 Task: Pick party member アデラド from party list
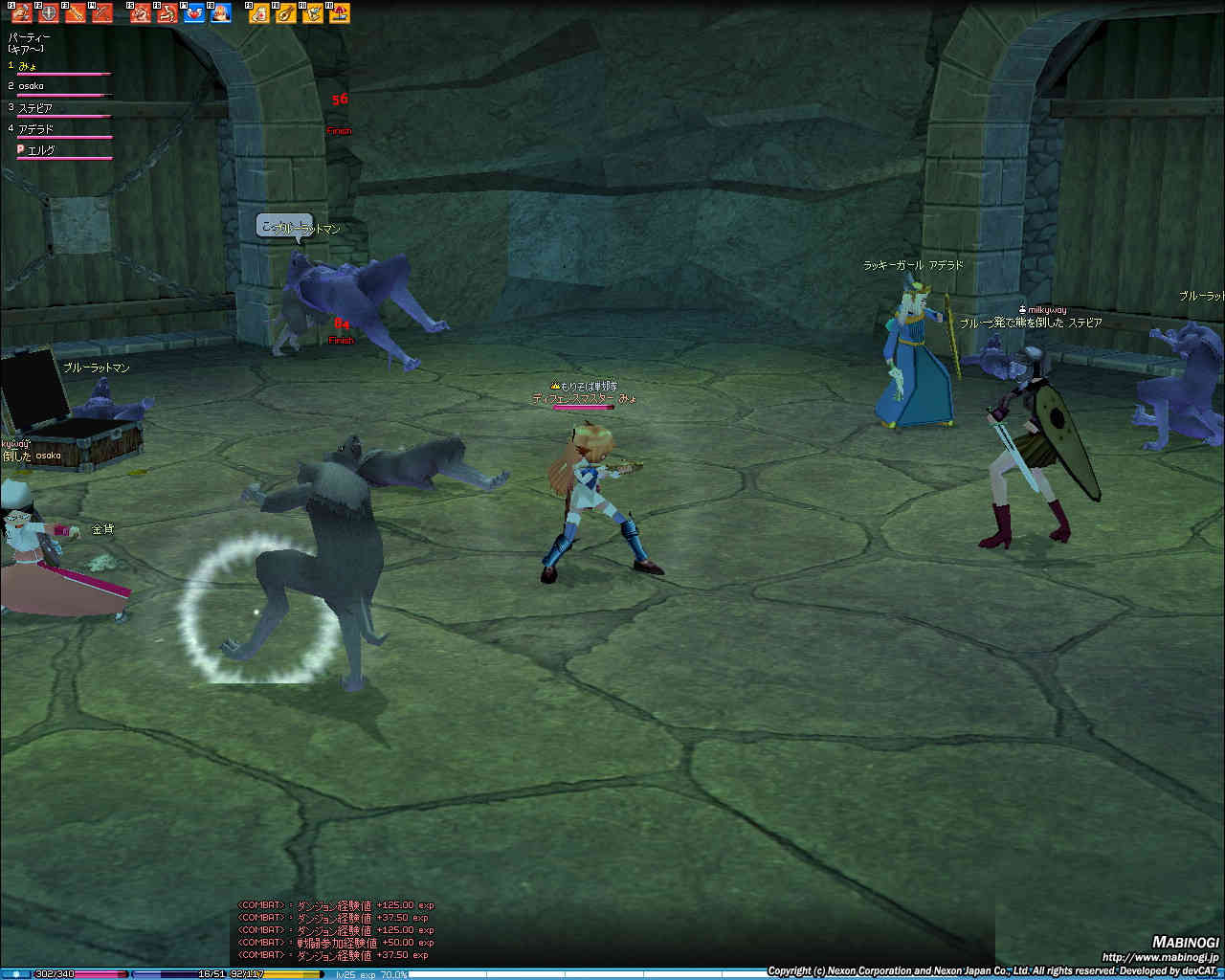click(x=35, y=129)
